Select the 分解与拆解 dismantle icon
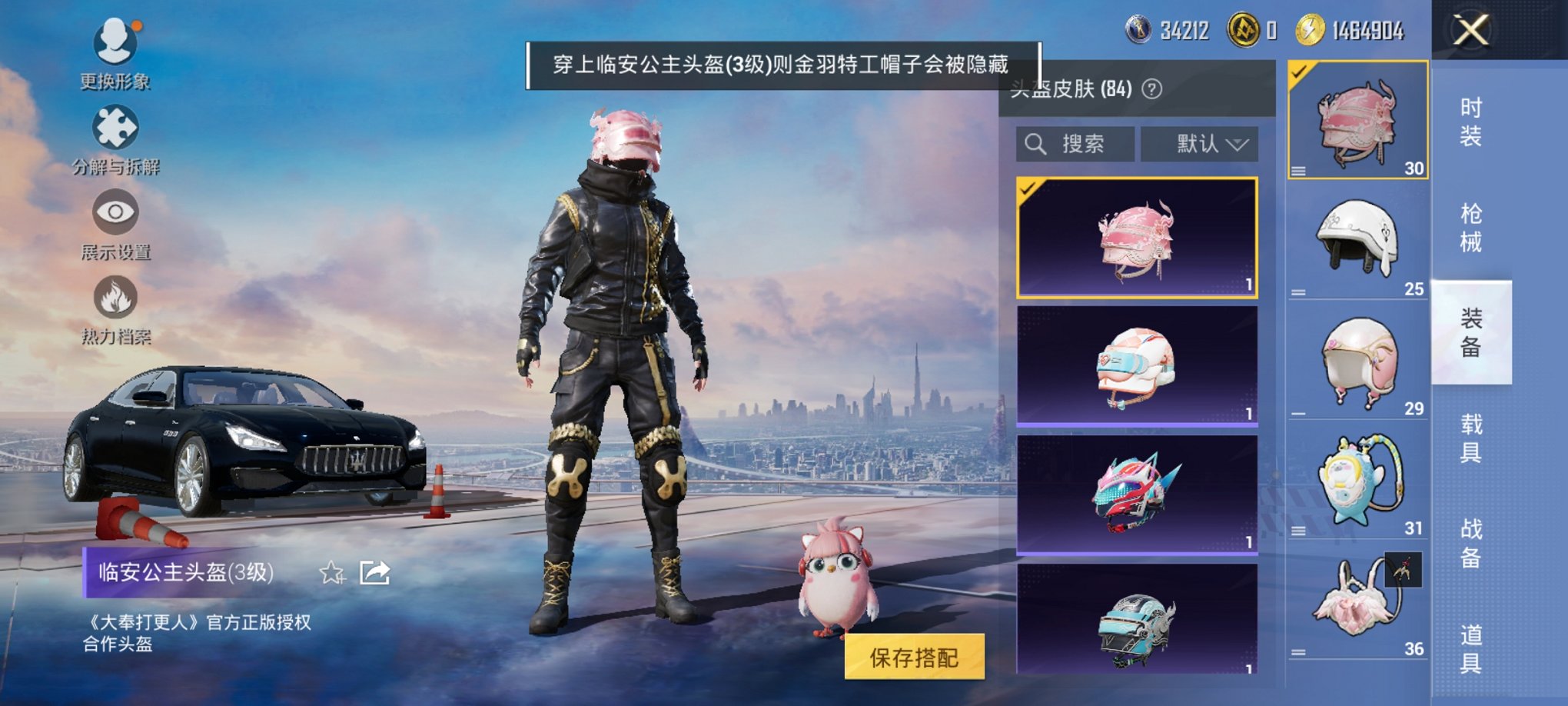Image resolution: width=1568 pixels, height=706 pixels. pyautogui.click(x=114, y=127)
